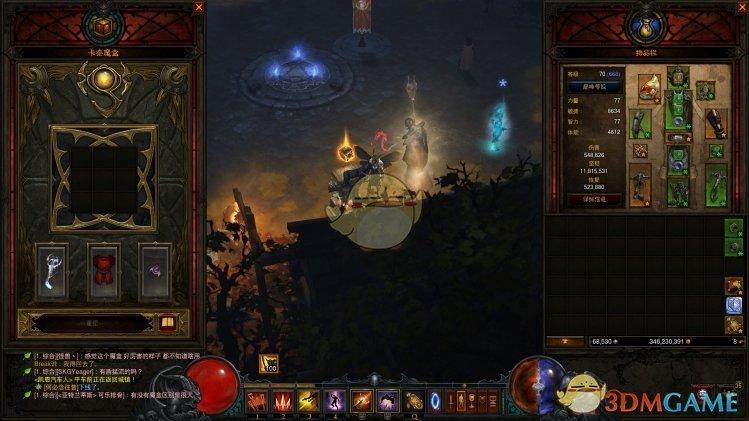Select the jewelry power slot with purple ring
This screenshot has width=749, height=421.
(x=155, y=269)
